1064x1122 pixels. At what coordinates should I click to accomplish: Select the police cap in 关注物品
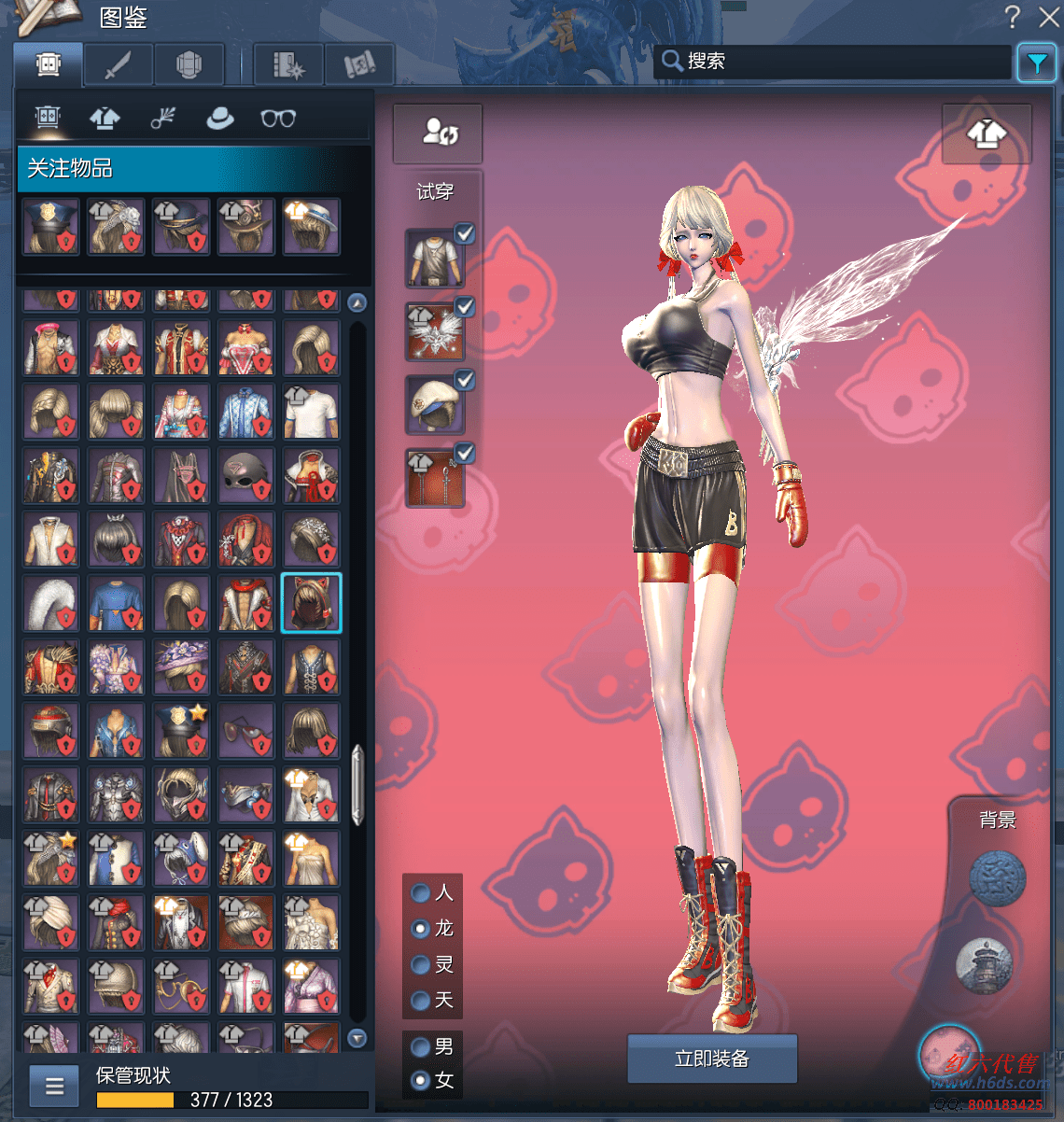pos(51,226)
